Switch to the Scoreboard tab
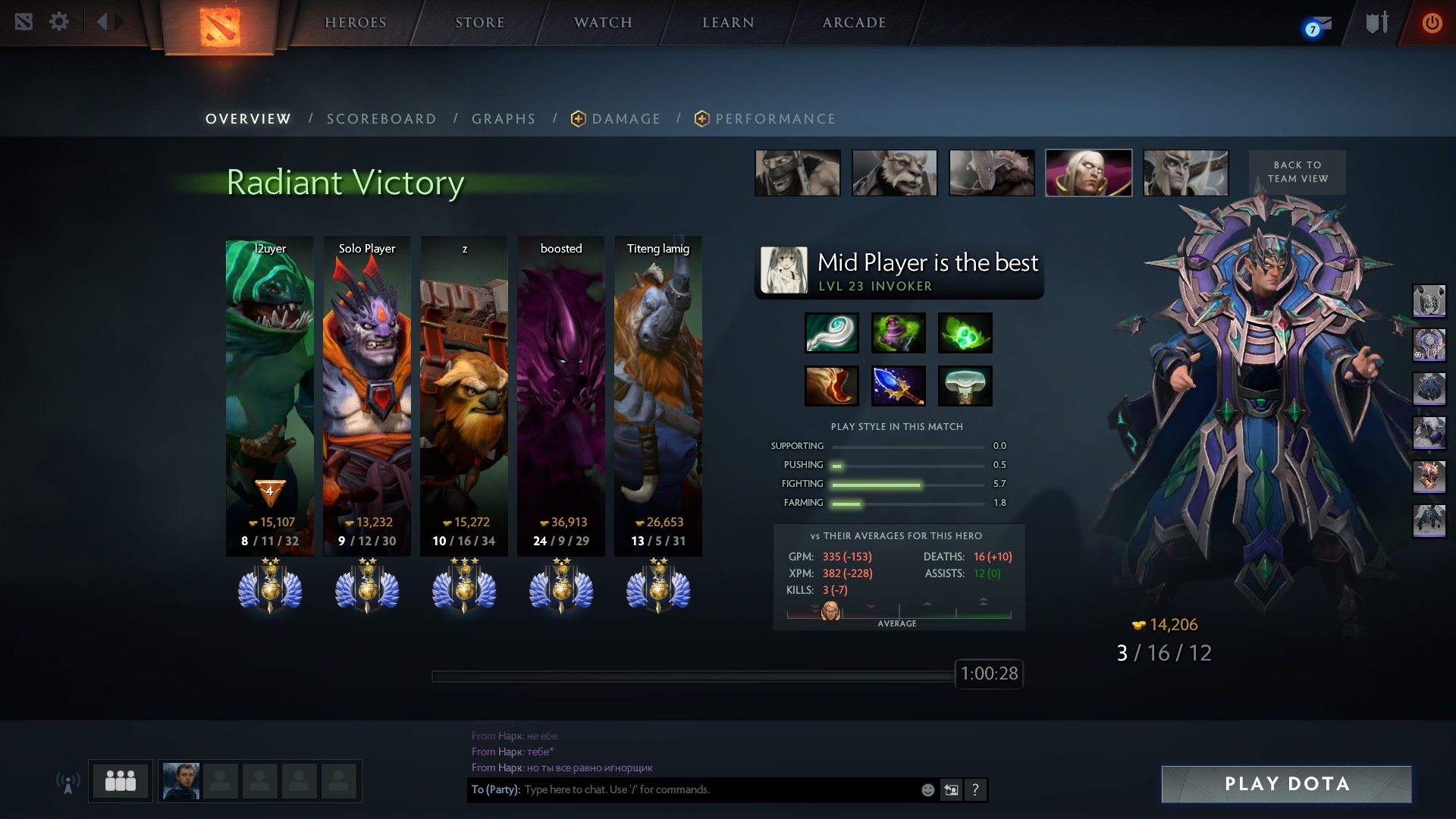Screen dimensions: 1456x819 tap(381, 119)
